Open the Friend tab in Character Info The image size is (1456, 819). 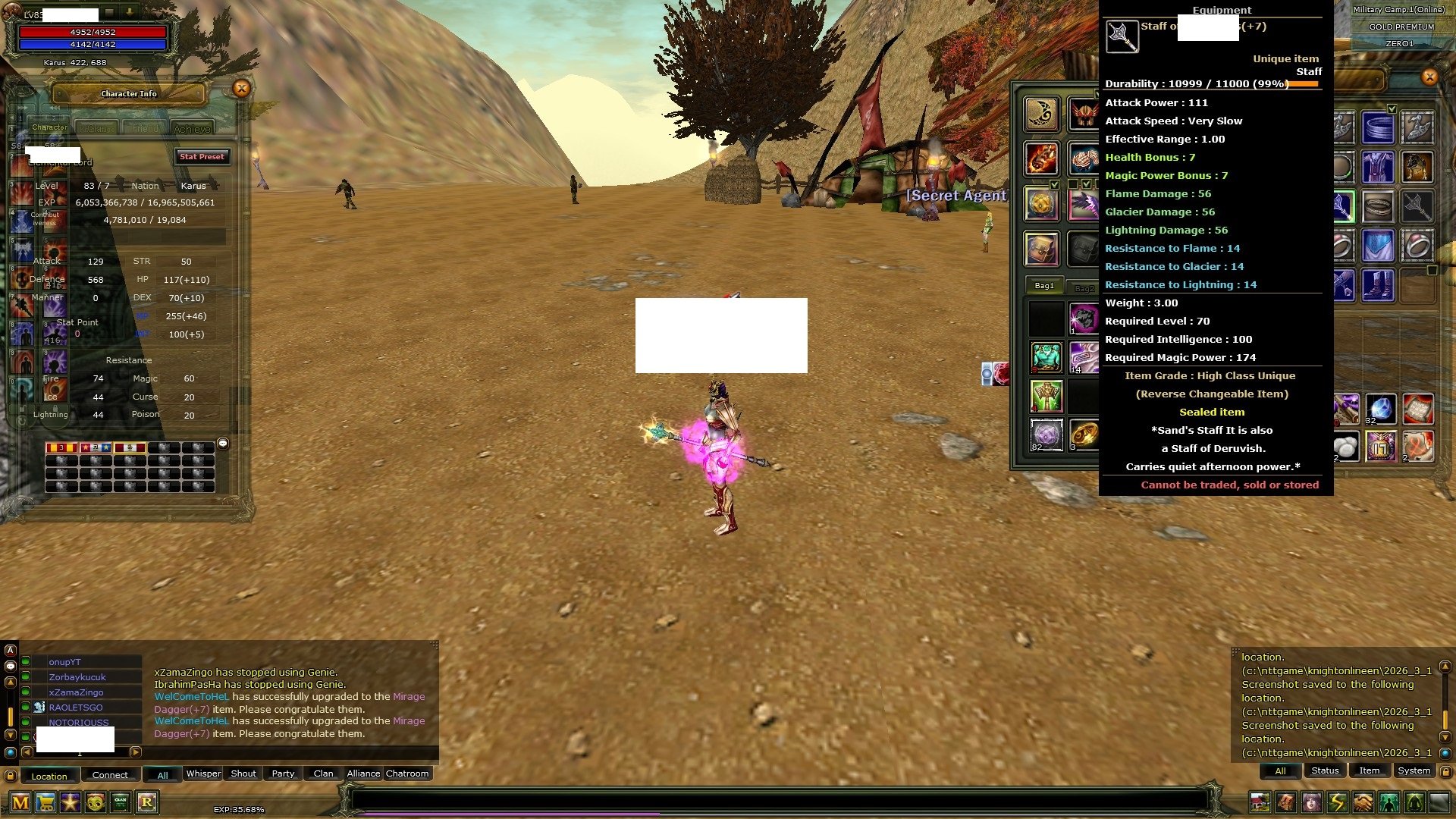coord(144,128)
